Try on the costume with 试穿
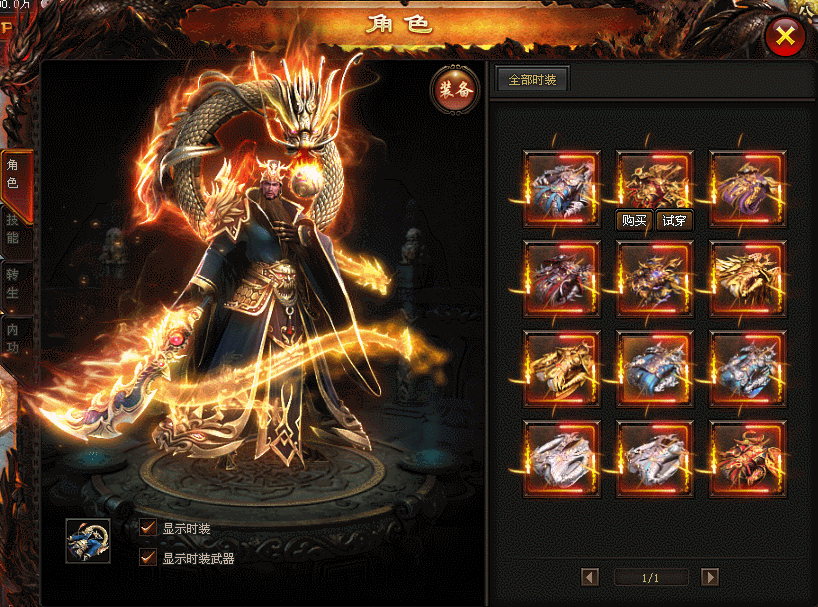Image resolution: width=818 pixels, height=607 pixels. [x=674, y=221]
